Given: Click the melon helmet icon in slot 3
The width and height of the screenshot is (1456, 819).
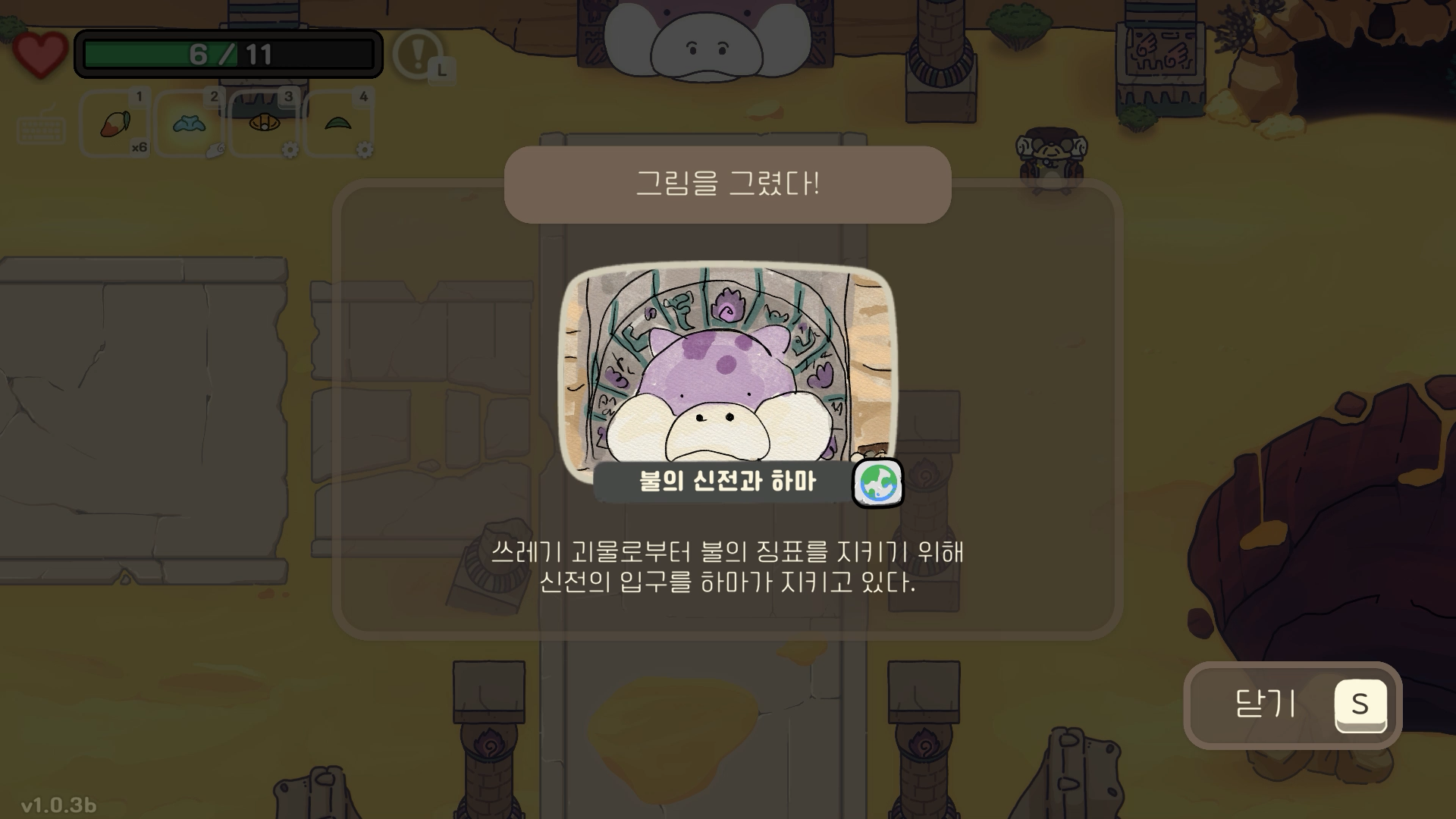Looking at the screenshot, I should pos(264,121).
